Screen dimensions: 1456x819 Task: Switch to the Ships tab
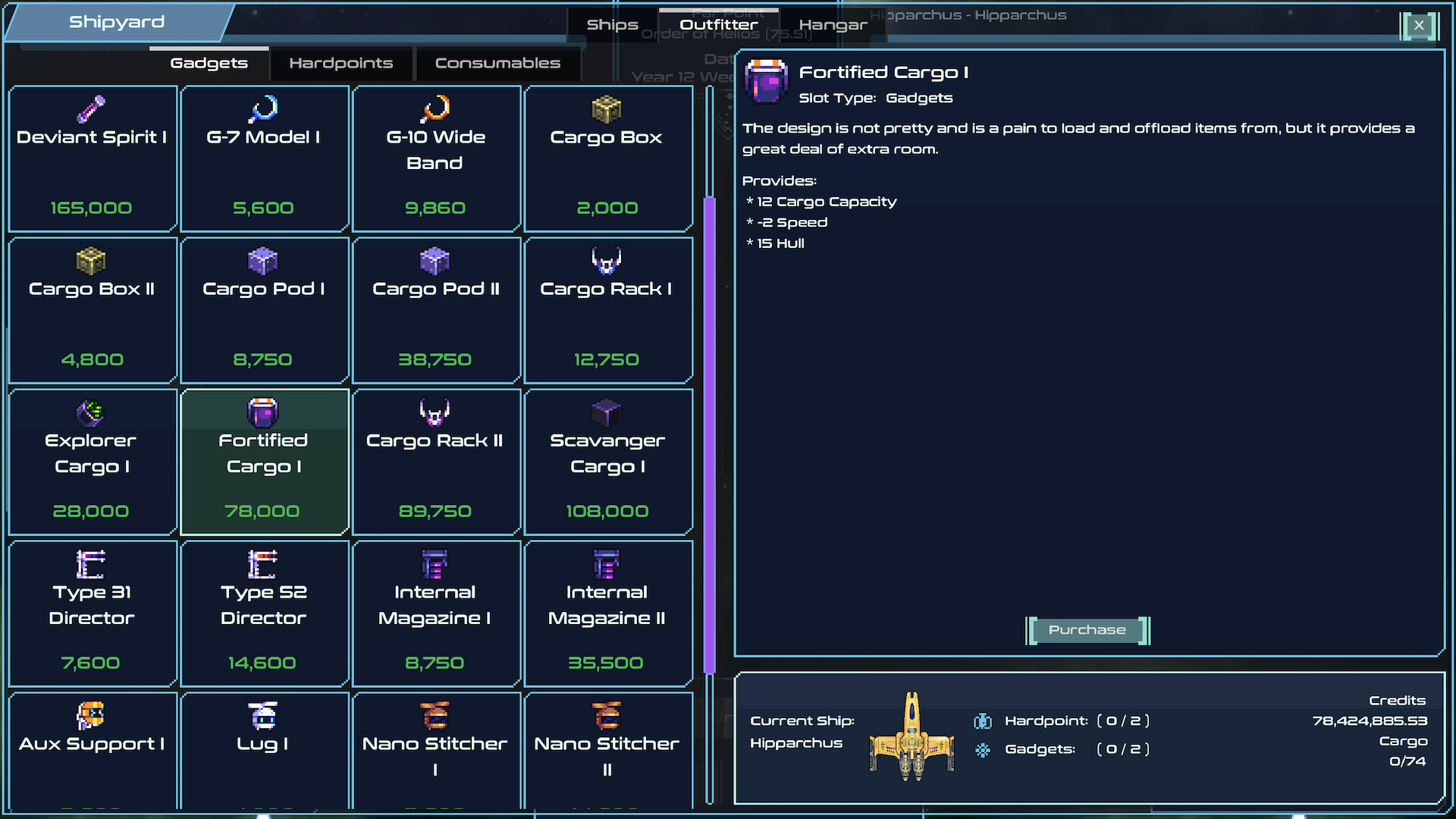(x=611, y=24)
